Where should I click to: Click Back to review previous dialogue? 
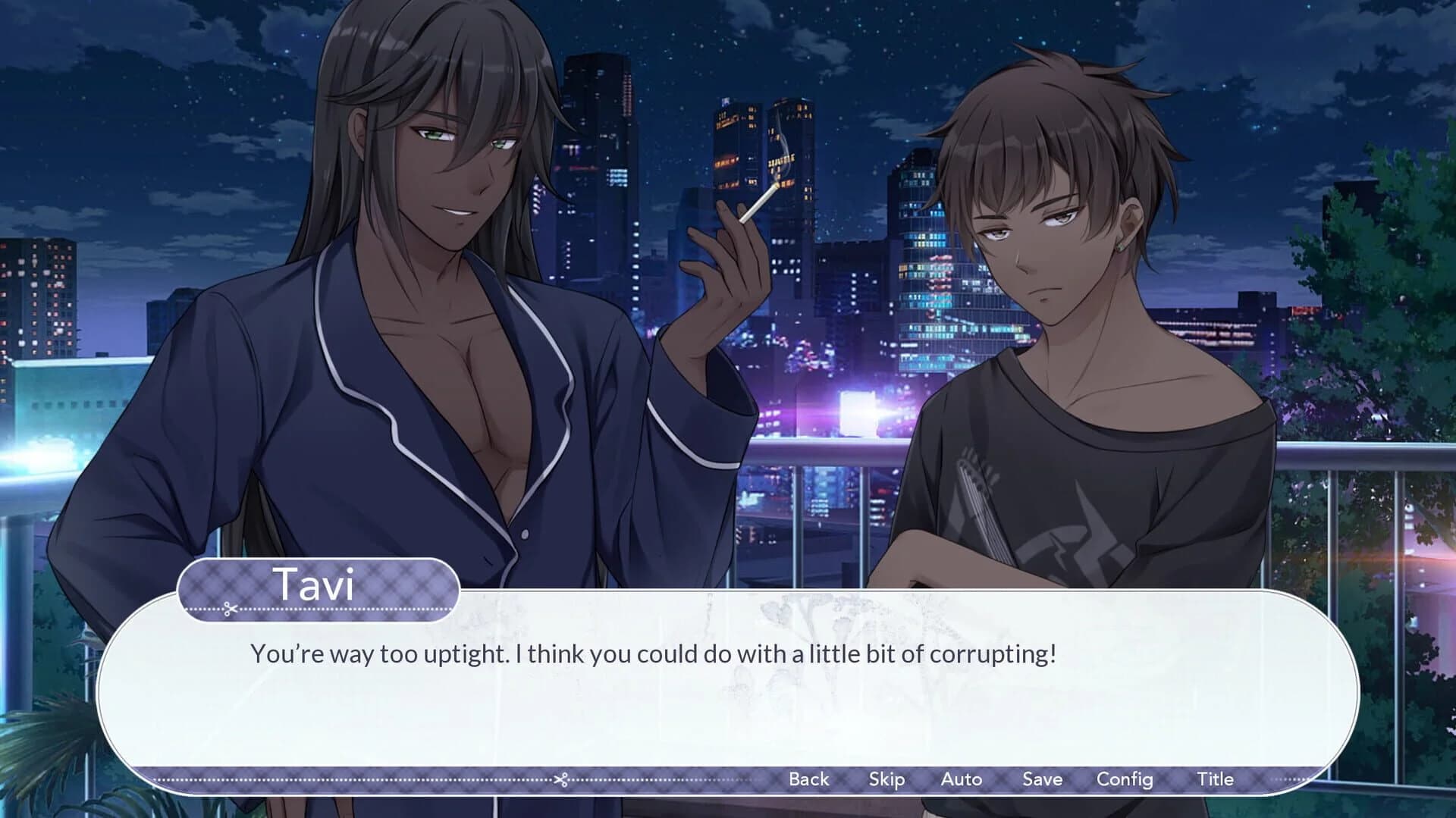coord(808,779)
